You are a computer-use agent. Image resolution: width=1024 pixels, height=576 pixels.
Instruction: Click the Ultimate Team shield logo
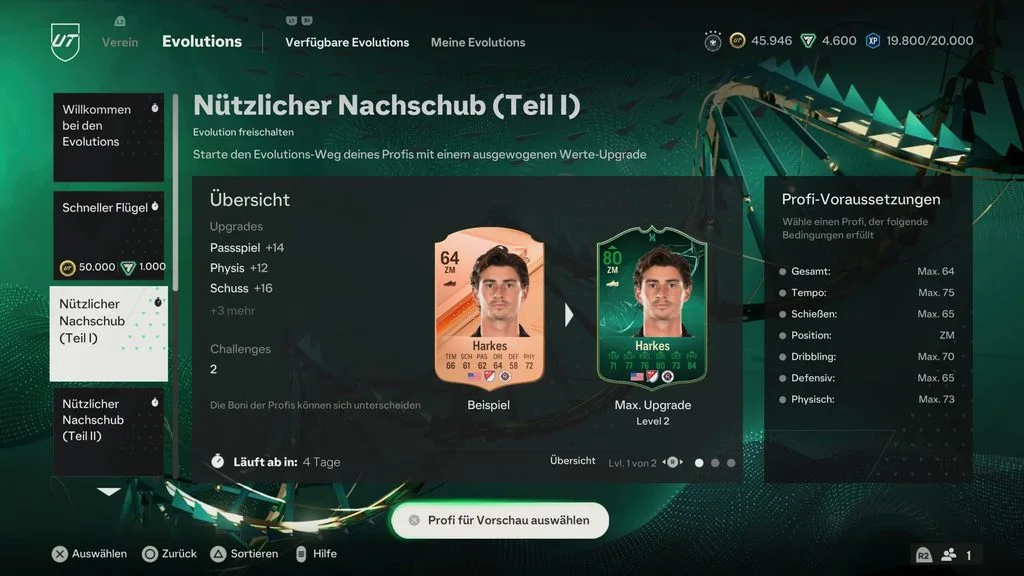(65, 42)
